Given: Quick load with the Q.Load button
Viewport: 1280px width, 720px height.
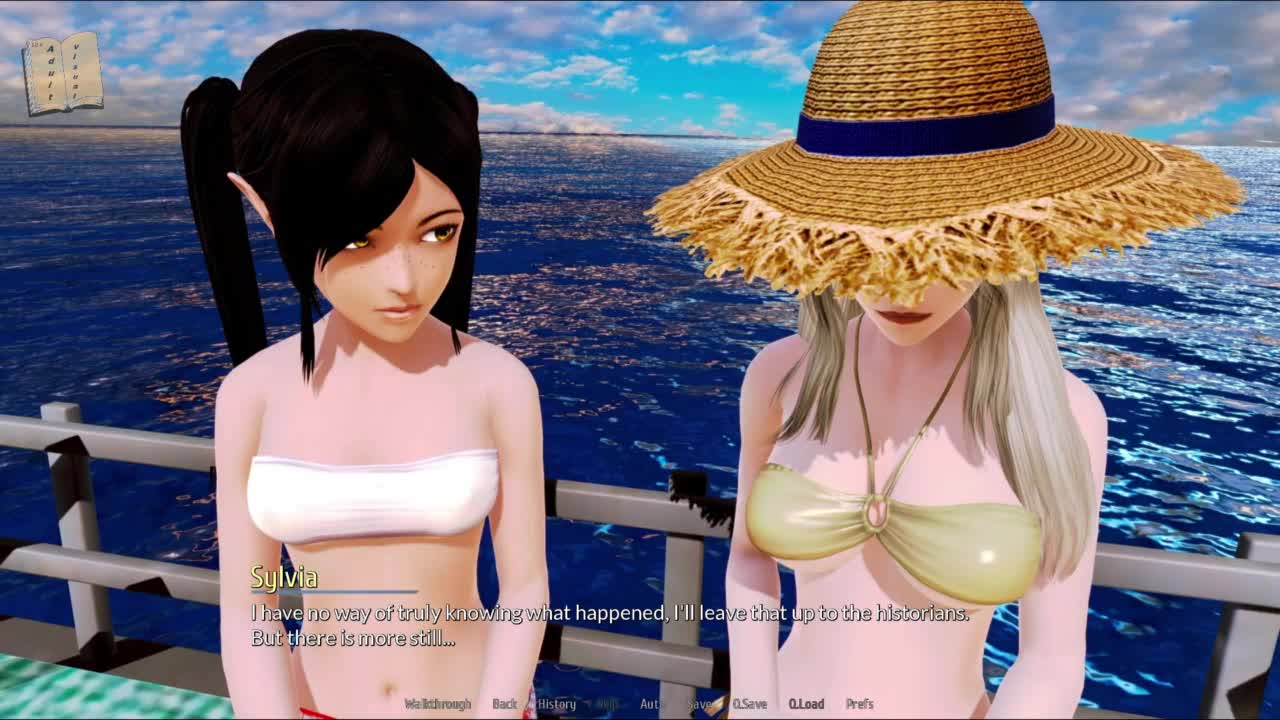Looking at the screenshot, I should [806, 704].
